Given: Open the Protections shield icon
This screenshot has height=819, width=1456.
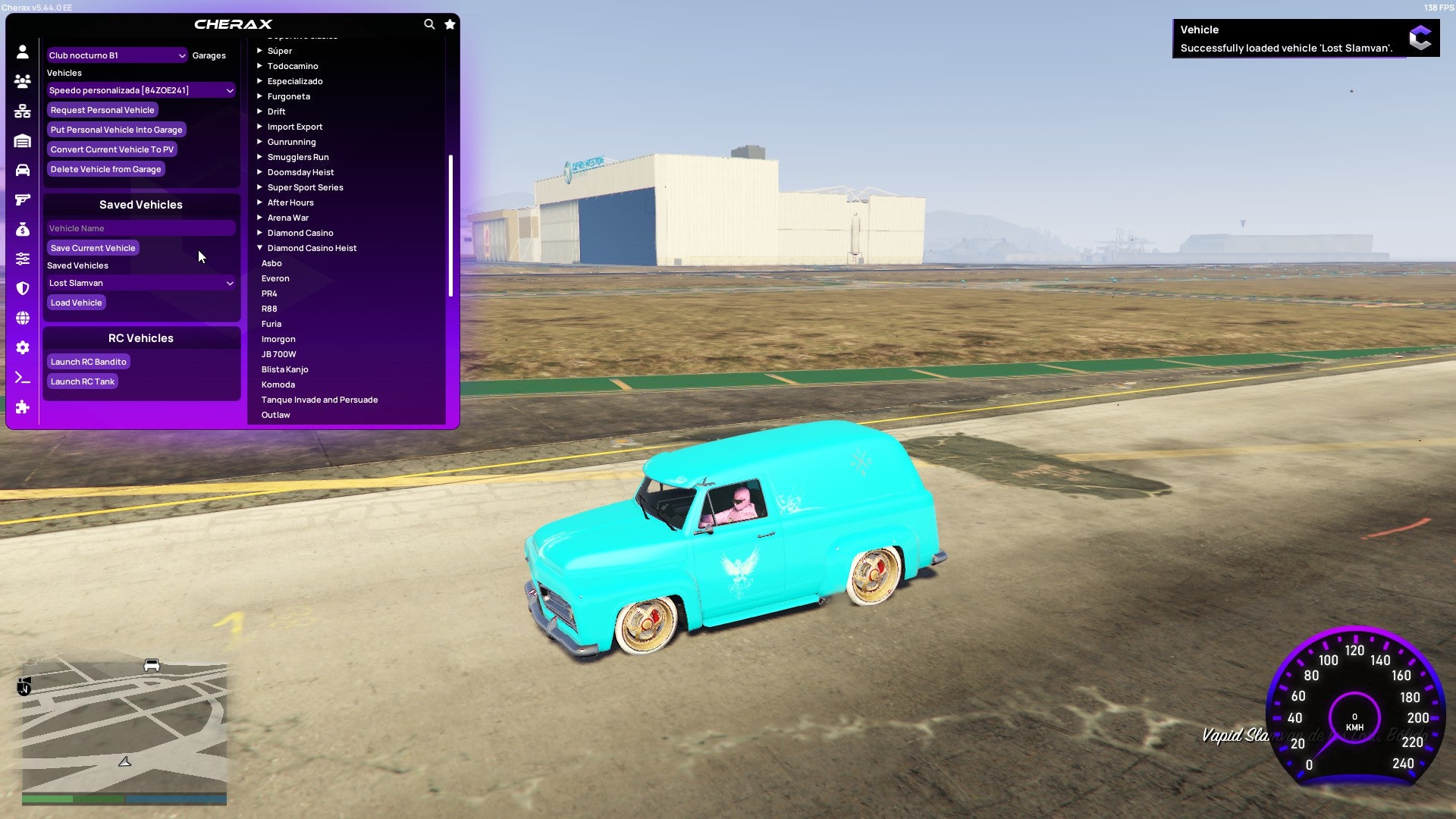Looking at the screenshot, I should [23, 287].
